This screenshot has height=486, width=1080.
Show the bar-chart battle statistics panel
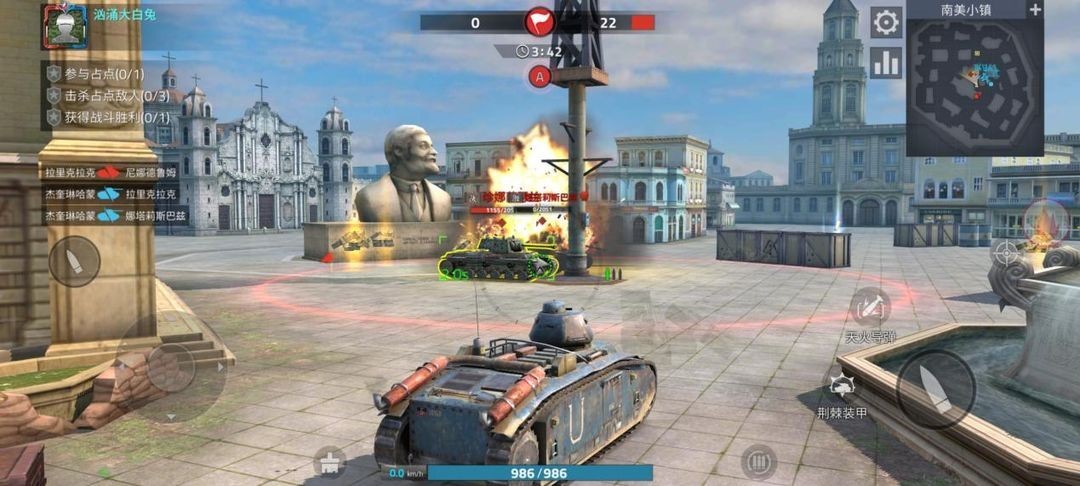pyautogui.click(x=886, y=63)
